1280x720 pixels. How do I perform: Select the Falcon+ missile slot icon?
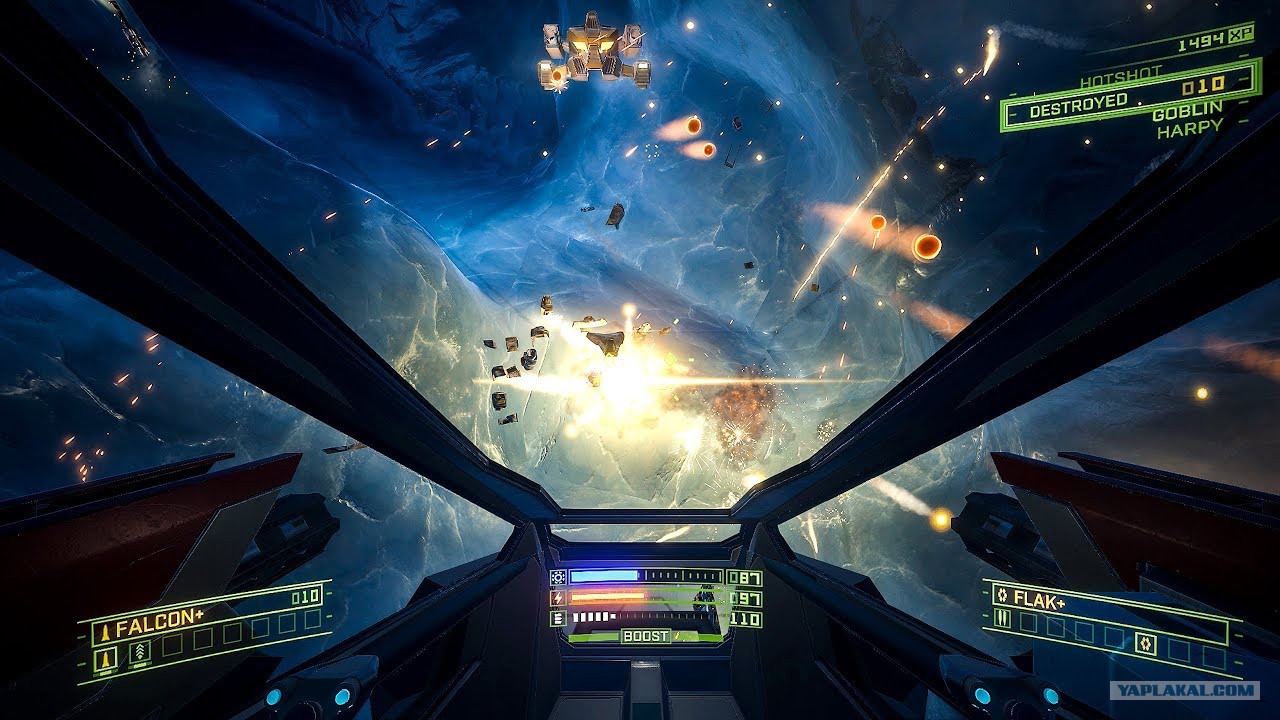point(105,658)
